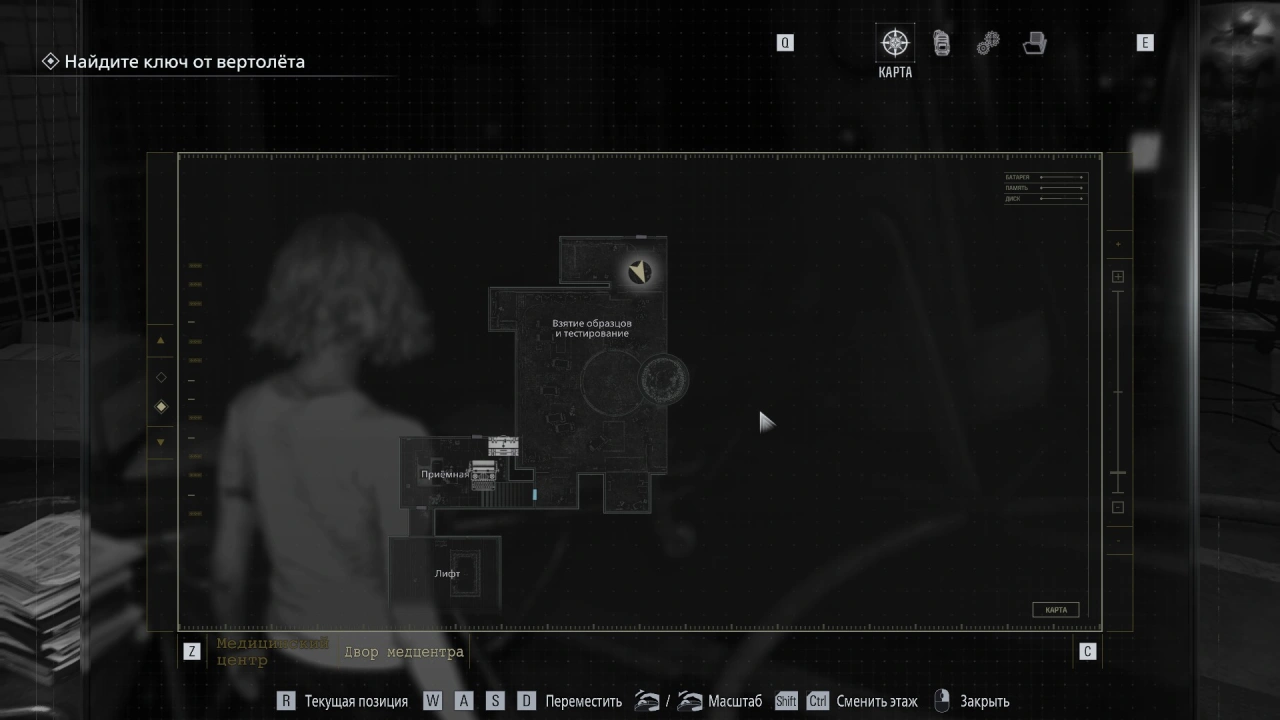The image size is (1280, 720).
Task: Click the typewriter icon in reception
Action: pyautogui.click(x=484, y=474)
